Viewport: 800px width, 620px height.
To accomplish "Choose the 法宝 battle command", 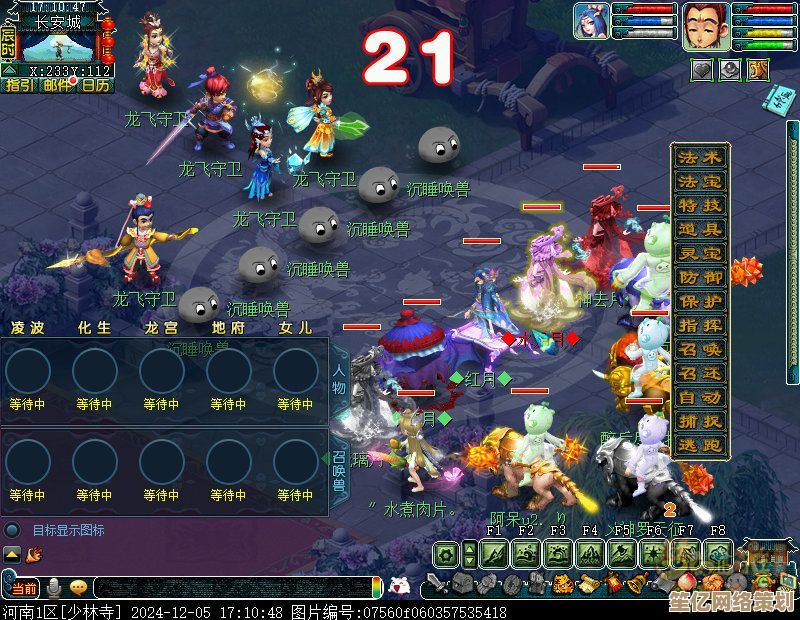I will pyautogui.click(x=699, y=181).
